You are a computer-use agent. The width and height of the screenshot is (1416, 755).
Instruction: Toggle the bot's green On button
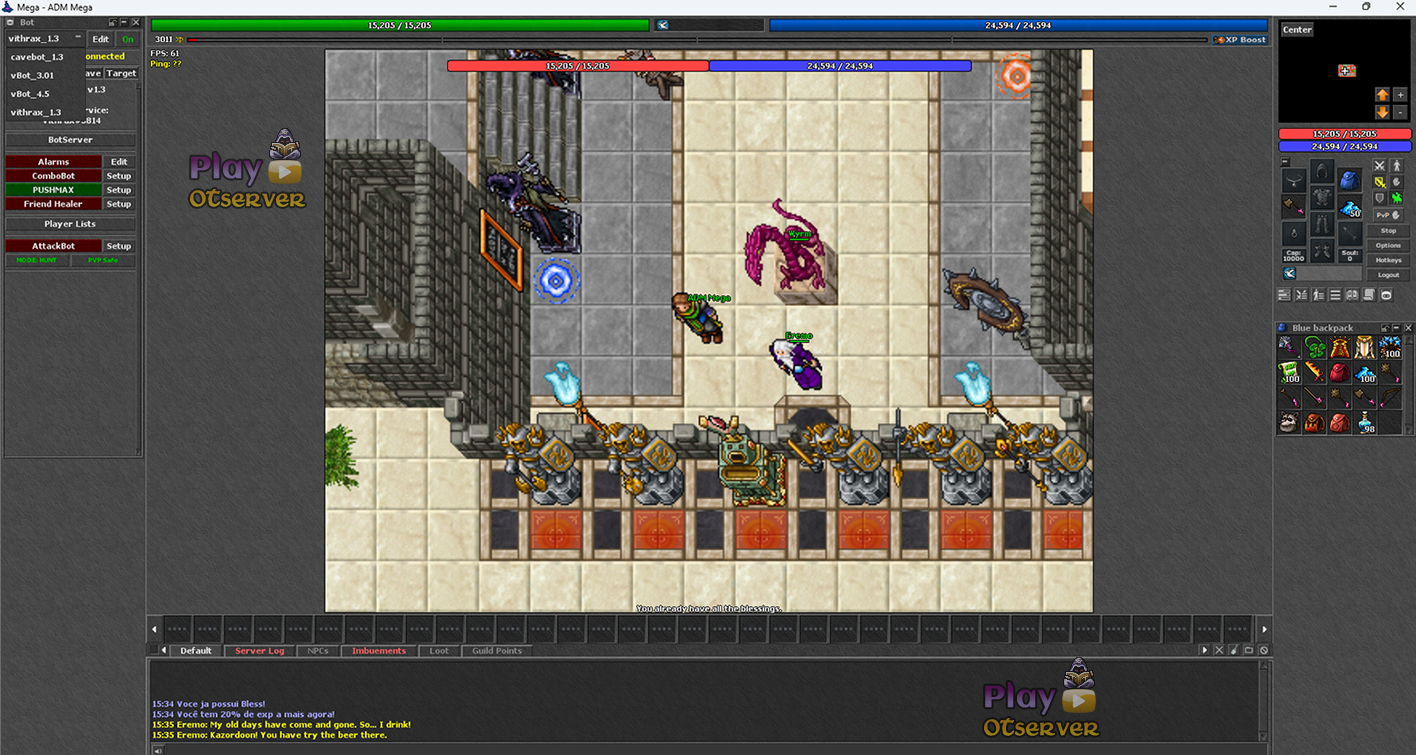click(x=128, y=39)
